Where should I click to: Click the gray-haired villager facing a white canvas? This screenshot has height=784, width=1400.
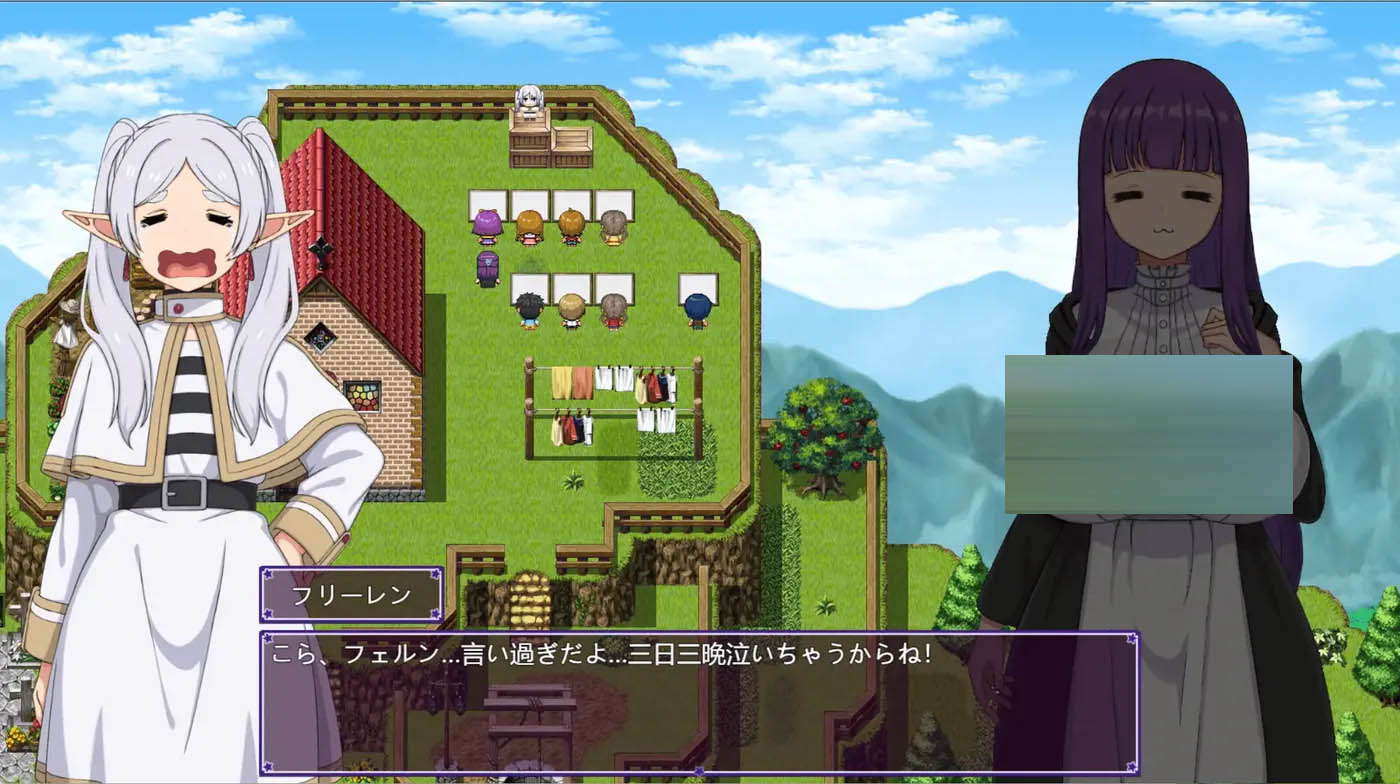tap(611, 226)
